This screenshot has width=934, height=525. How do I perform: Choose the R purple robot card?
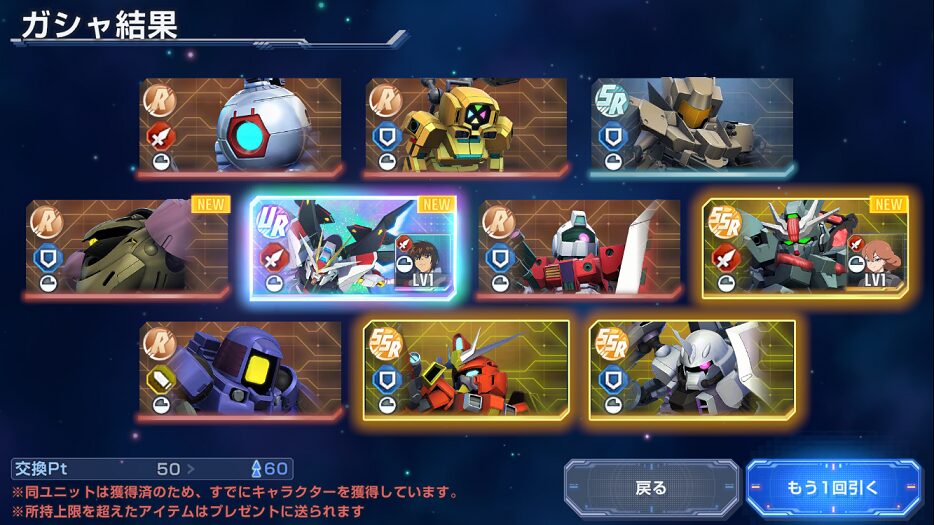click(240, 369)
